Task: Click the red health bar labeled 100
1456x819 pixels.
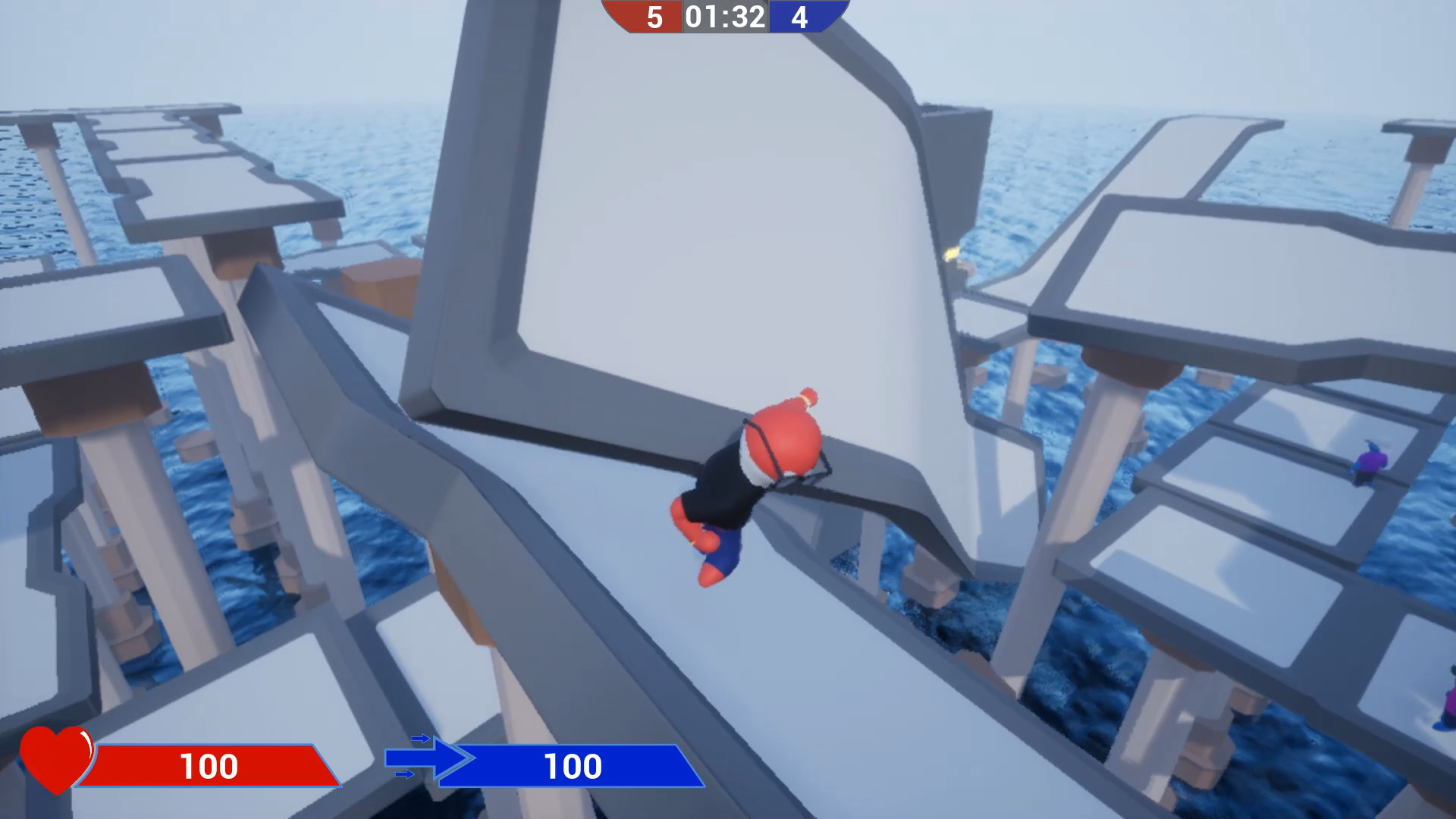Action: pyautogui.click(x=209, y=766)
